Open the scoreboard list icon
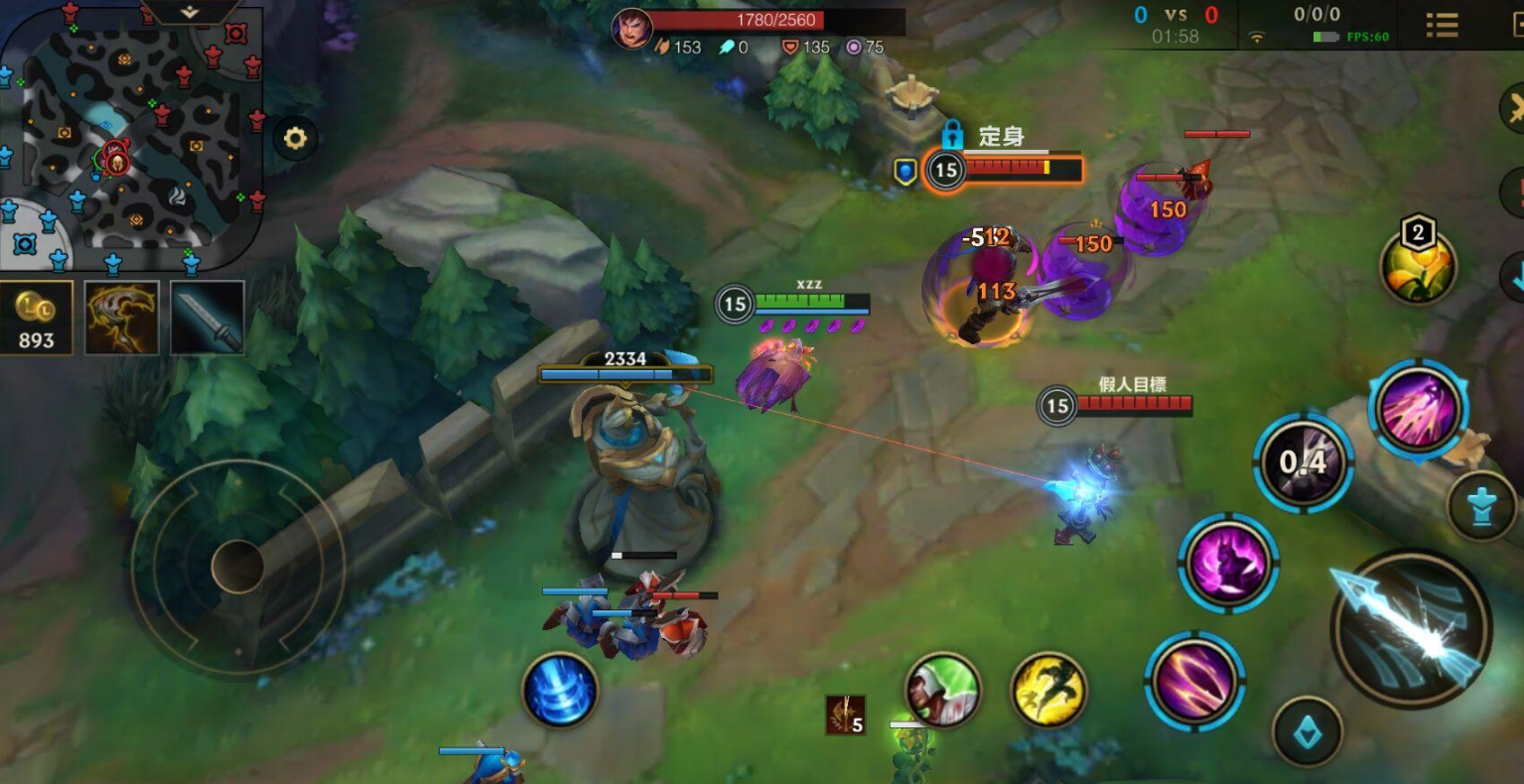 1442,25
